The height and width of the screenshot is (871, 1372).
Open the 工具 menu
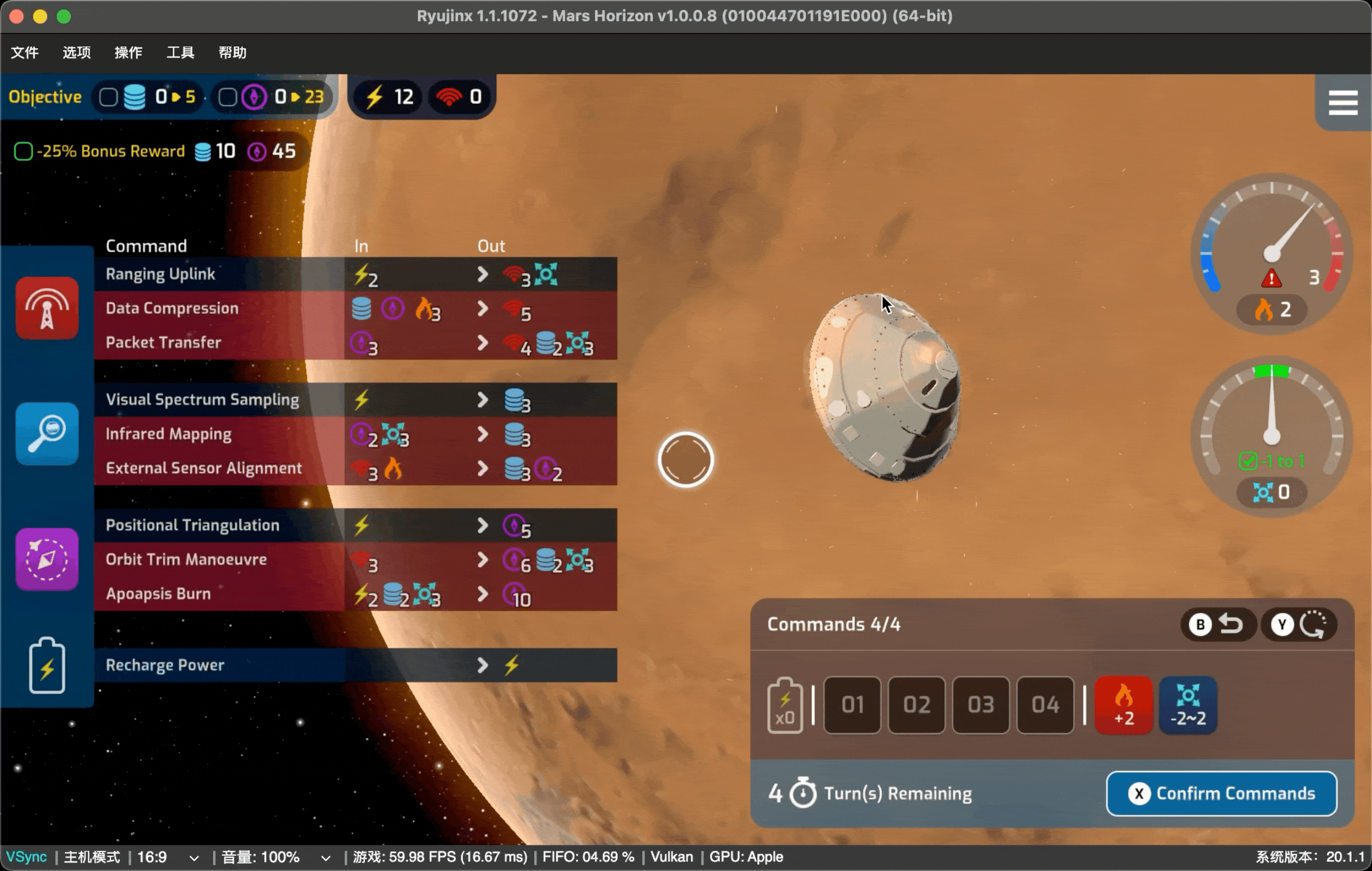point(180,52)
